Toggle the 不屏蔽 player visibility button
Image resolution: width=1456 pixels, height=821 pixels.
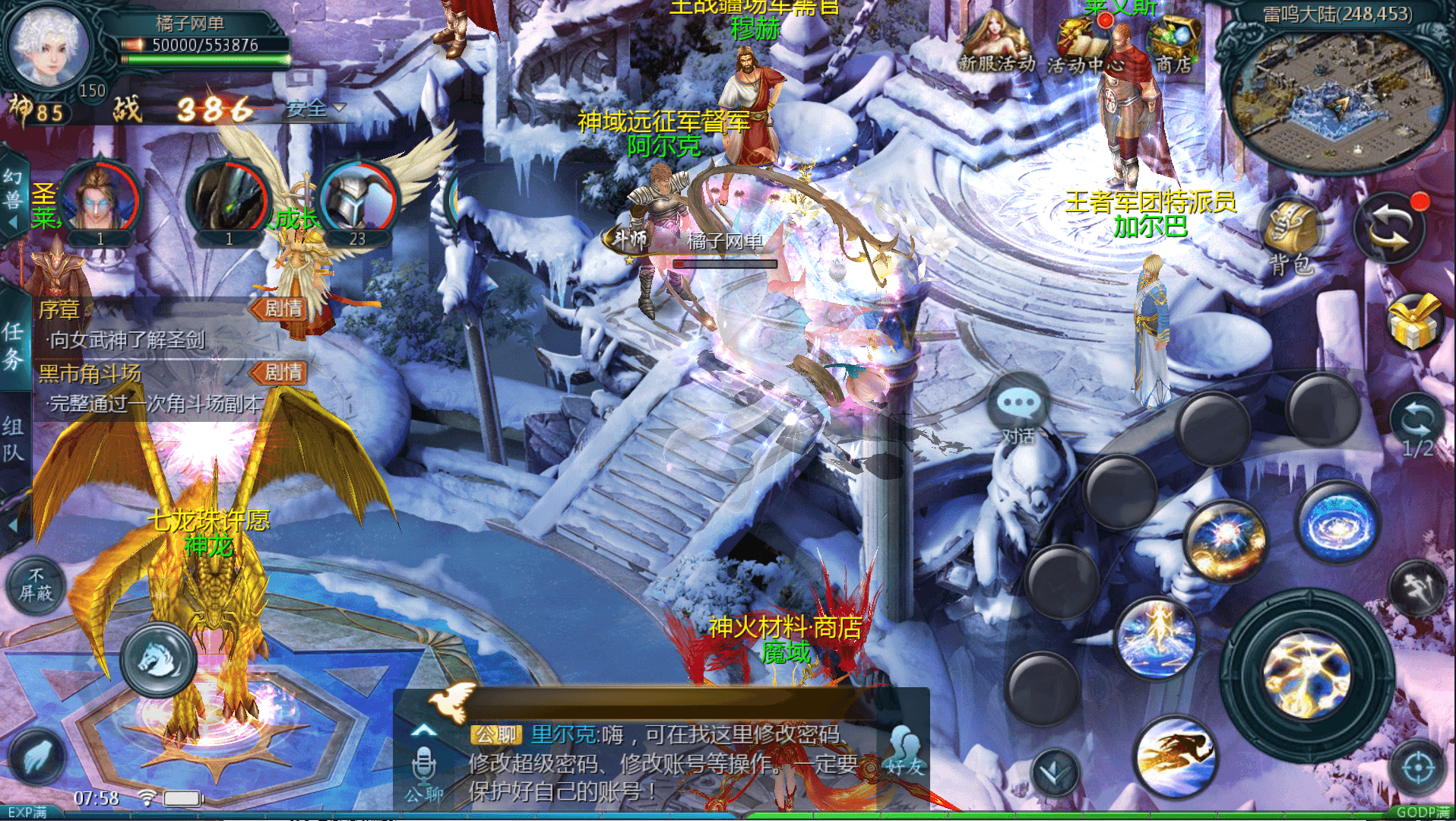pos(36,585)
